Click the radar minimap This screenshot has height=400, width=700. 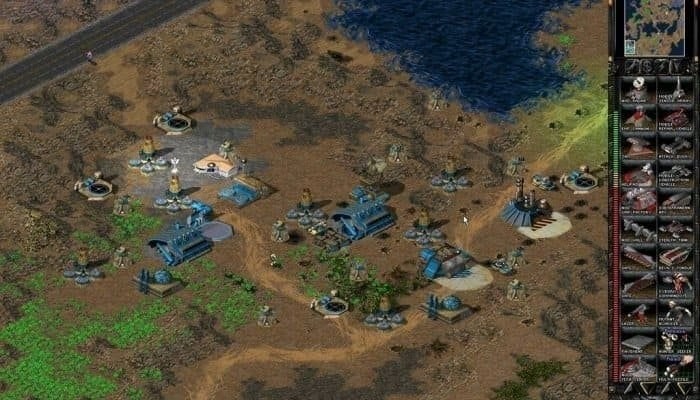tap(654, 30)
